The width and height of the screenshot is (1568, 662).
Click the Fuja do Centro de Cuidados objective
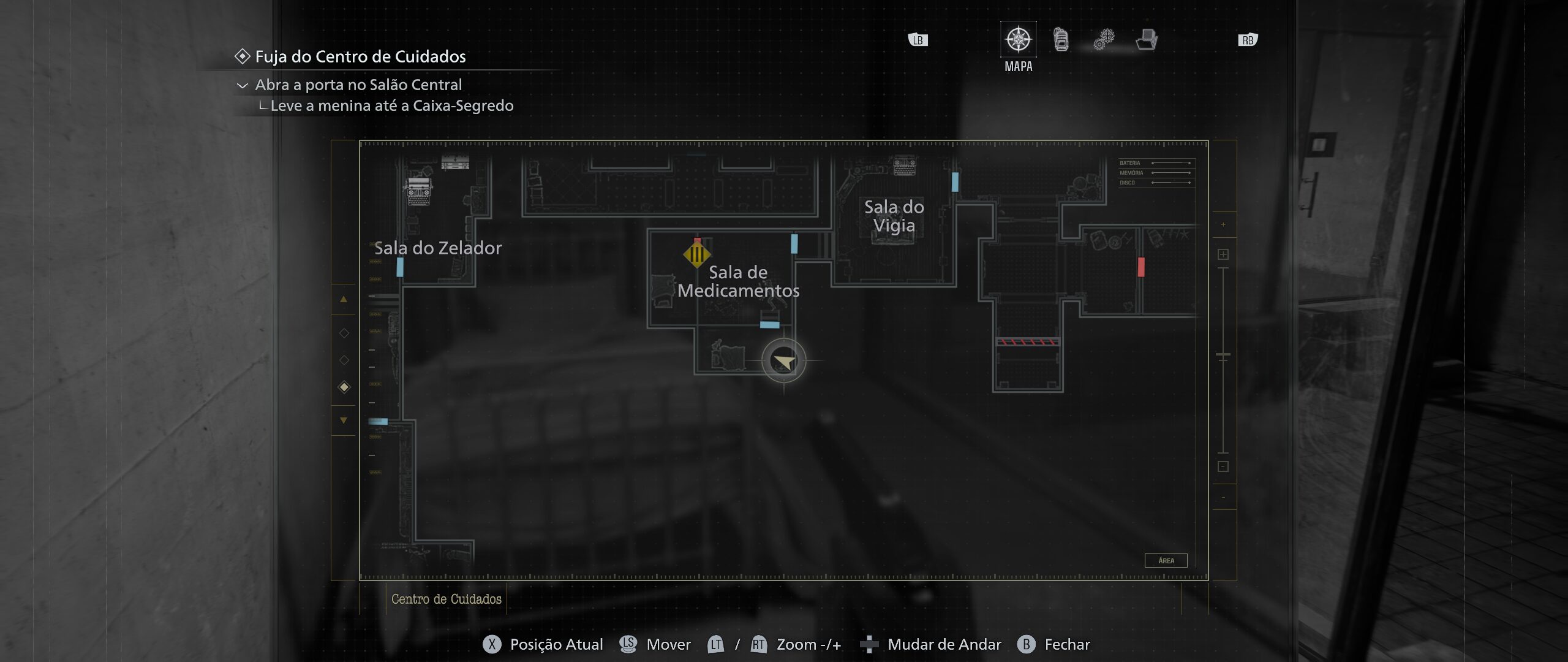click(x=360, y=56)
